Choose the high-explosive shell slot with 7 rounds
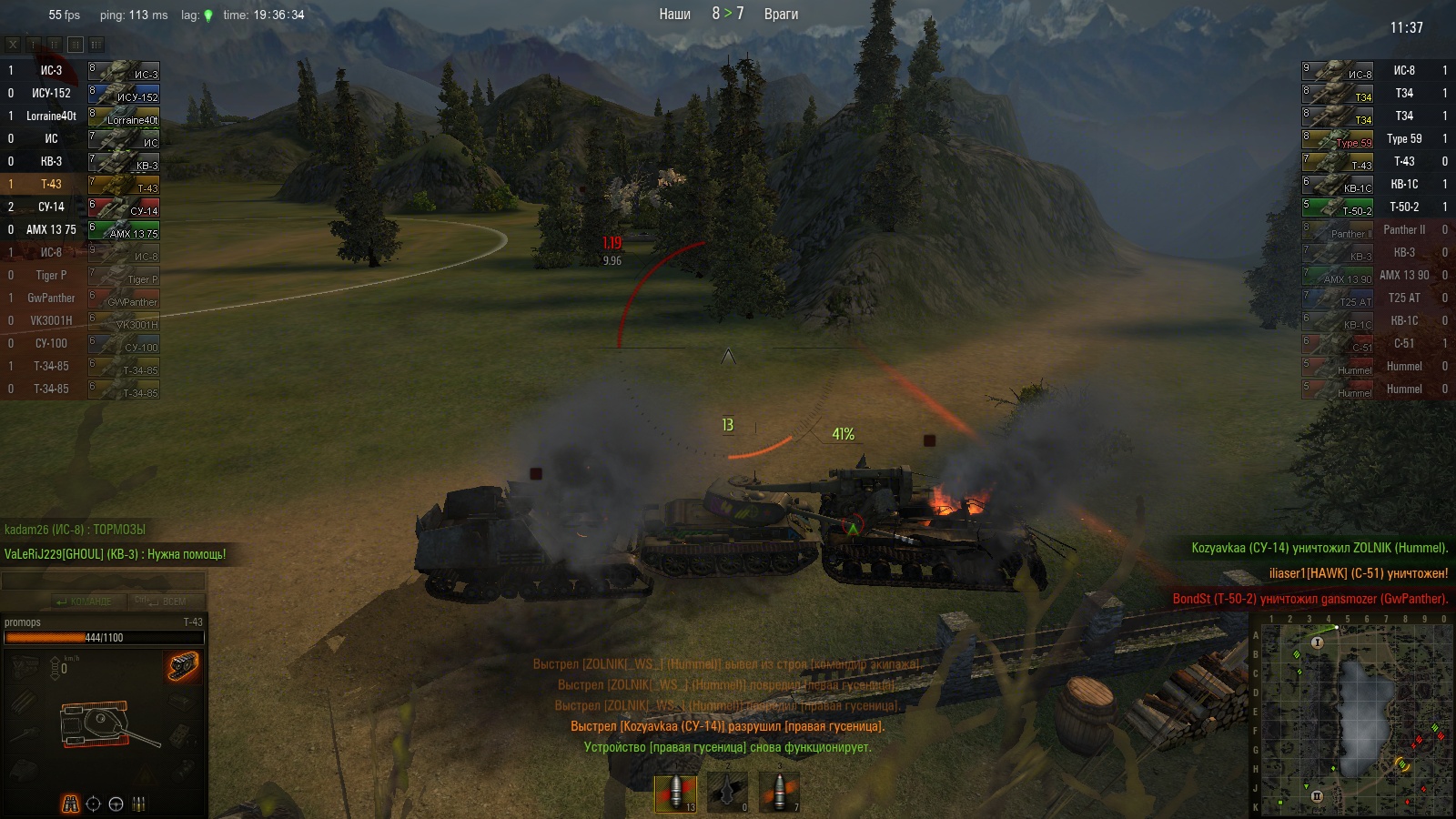 coord(780,793)
